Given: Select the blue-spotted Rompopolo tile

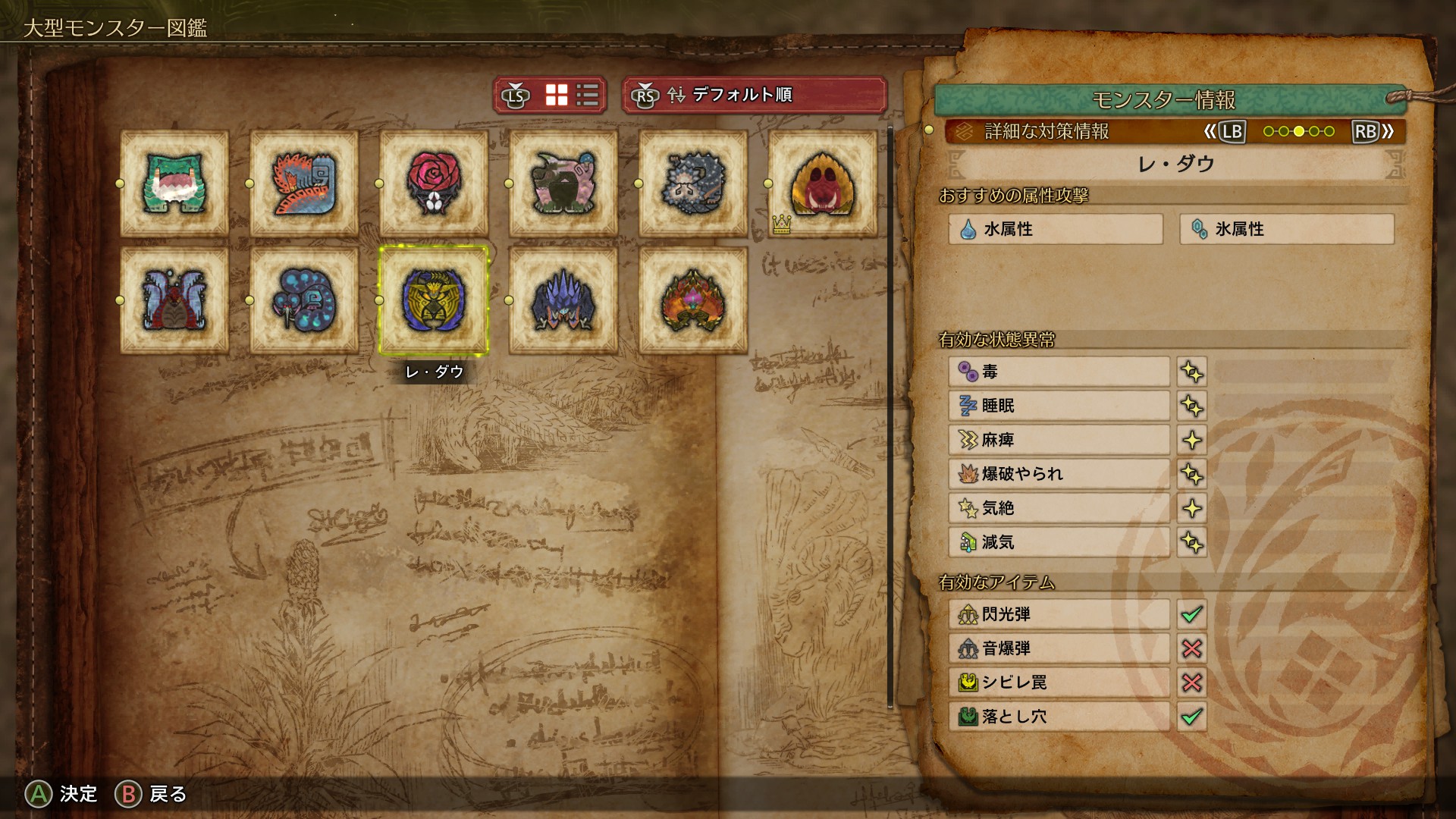Looking at the screenshot, I should (x=304, y=300).
